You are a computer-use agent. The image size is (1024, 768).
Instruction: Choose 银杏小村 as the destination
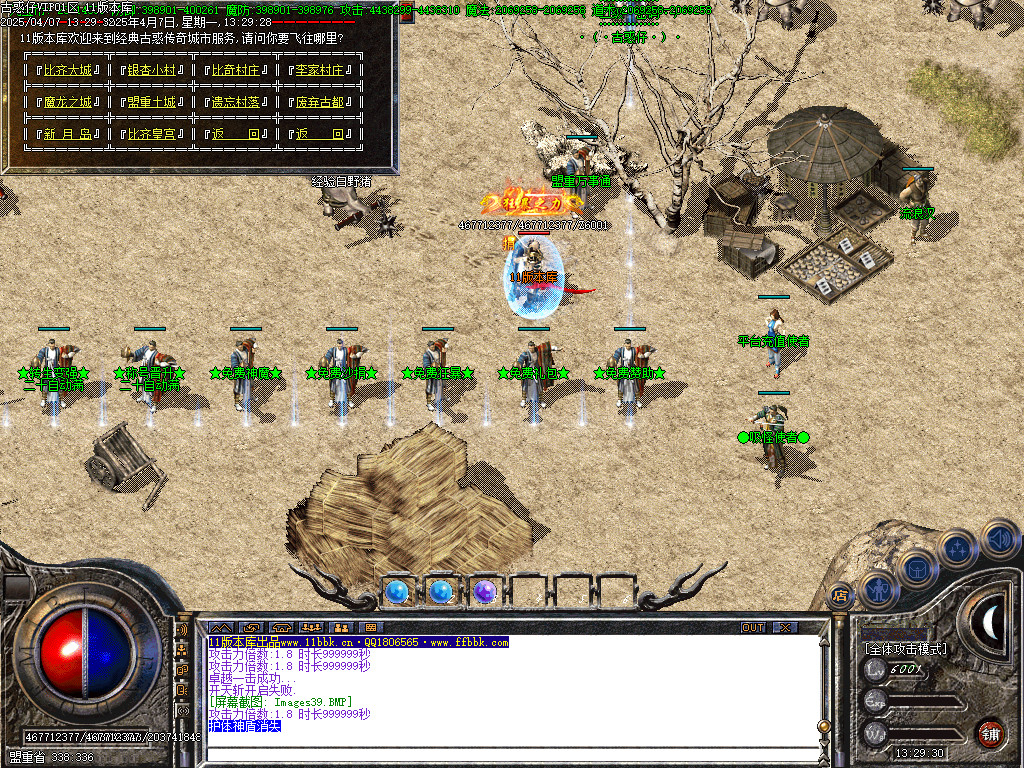(151, 71)
